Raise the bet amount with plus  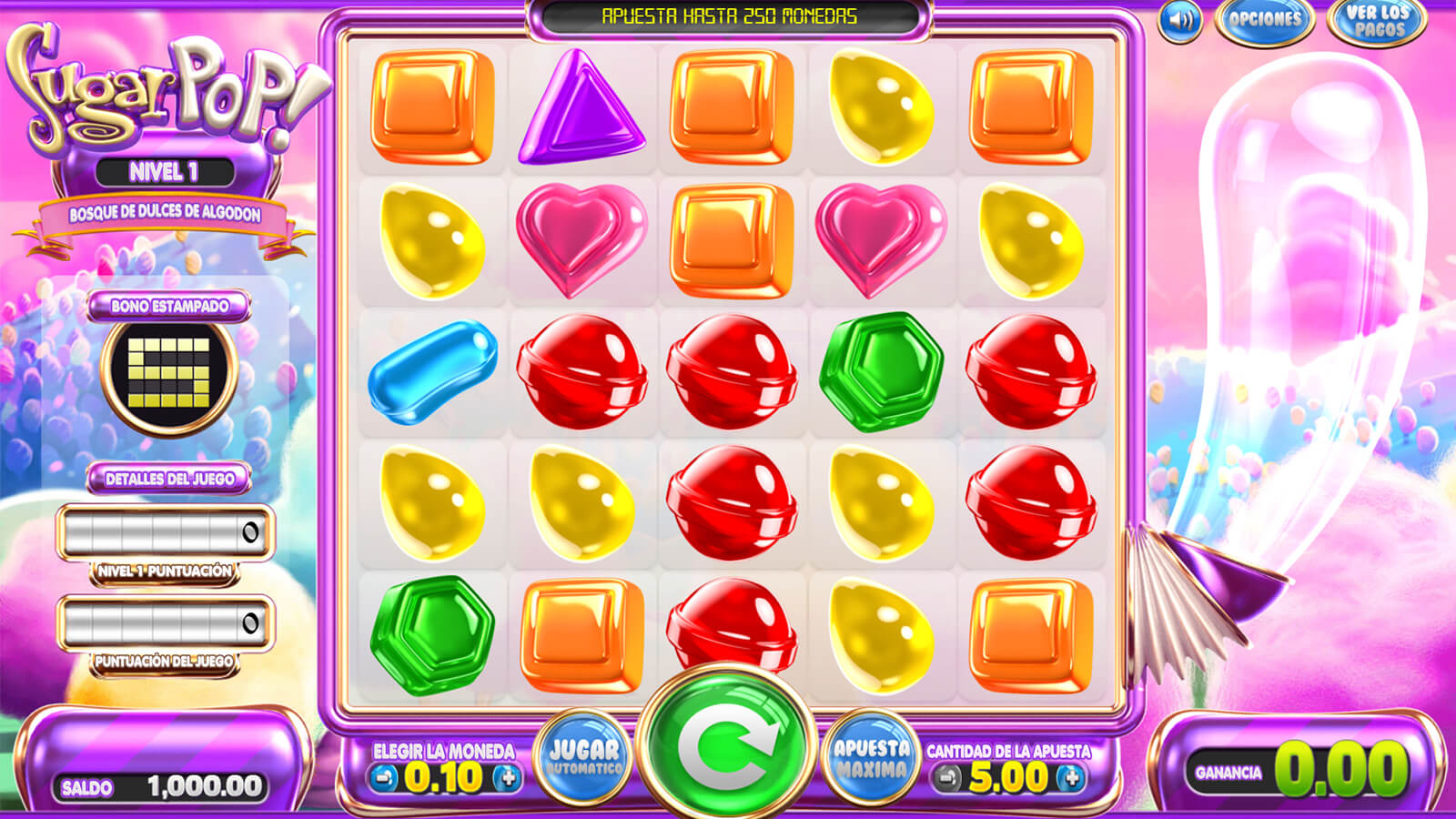point(1071,778)
